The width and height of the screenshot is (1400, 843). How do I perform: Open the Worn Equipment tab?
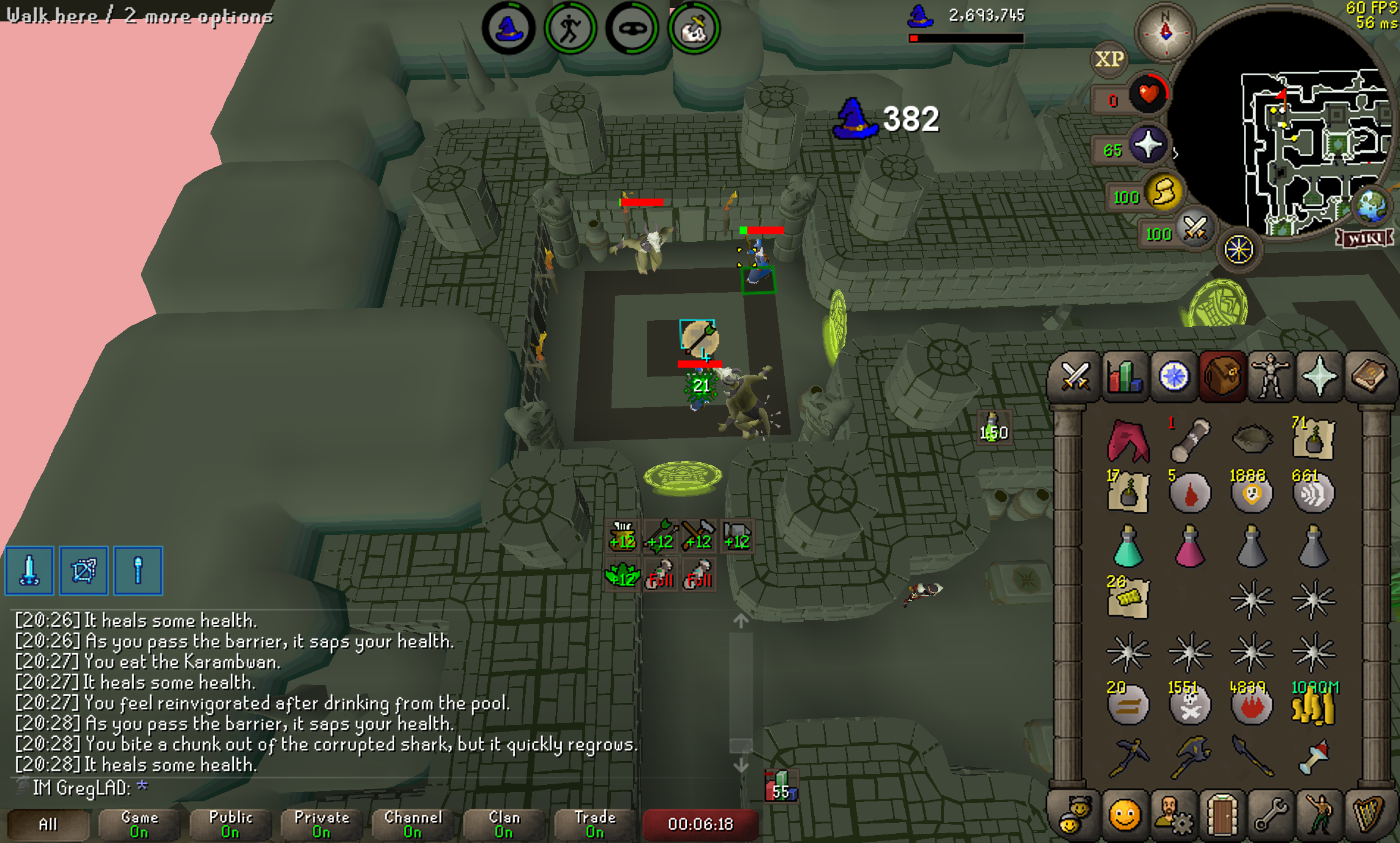coord(1271,377)
